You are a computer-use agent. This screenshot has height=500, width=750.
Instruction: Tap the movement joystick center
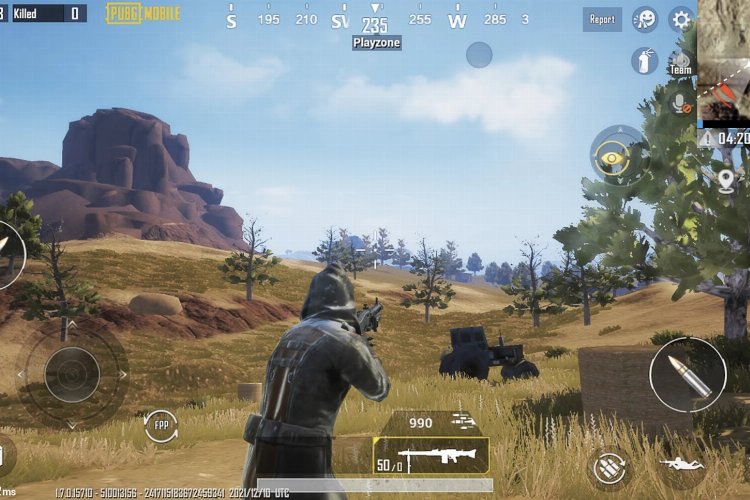(72, 375)
